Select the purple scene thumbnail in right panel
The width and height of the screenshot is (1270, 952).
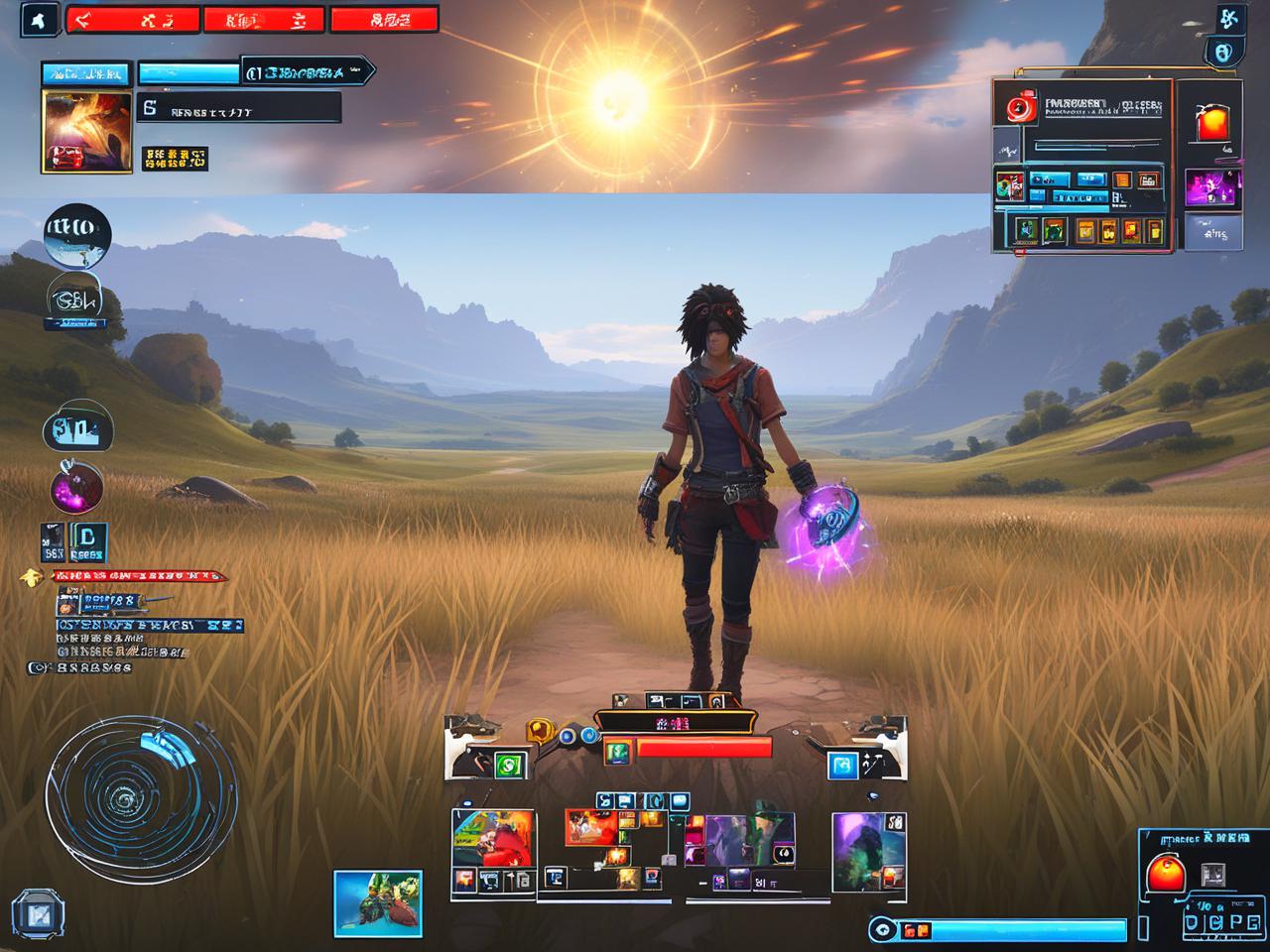tap(1212, 187)
